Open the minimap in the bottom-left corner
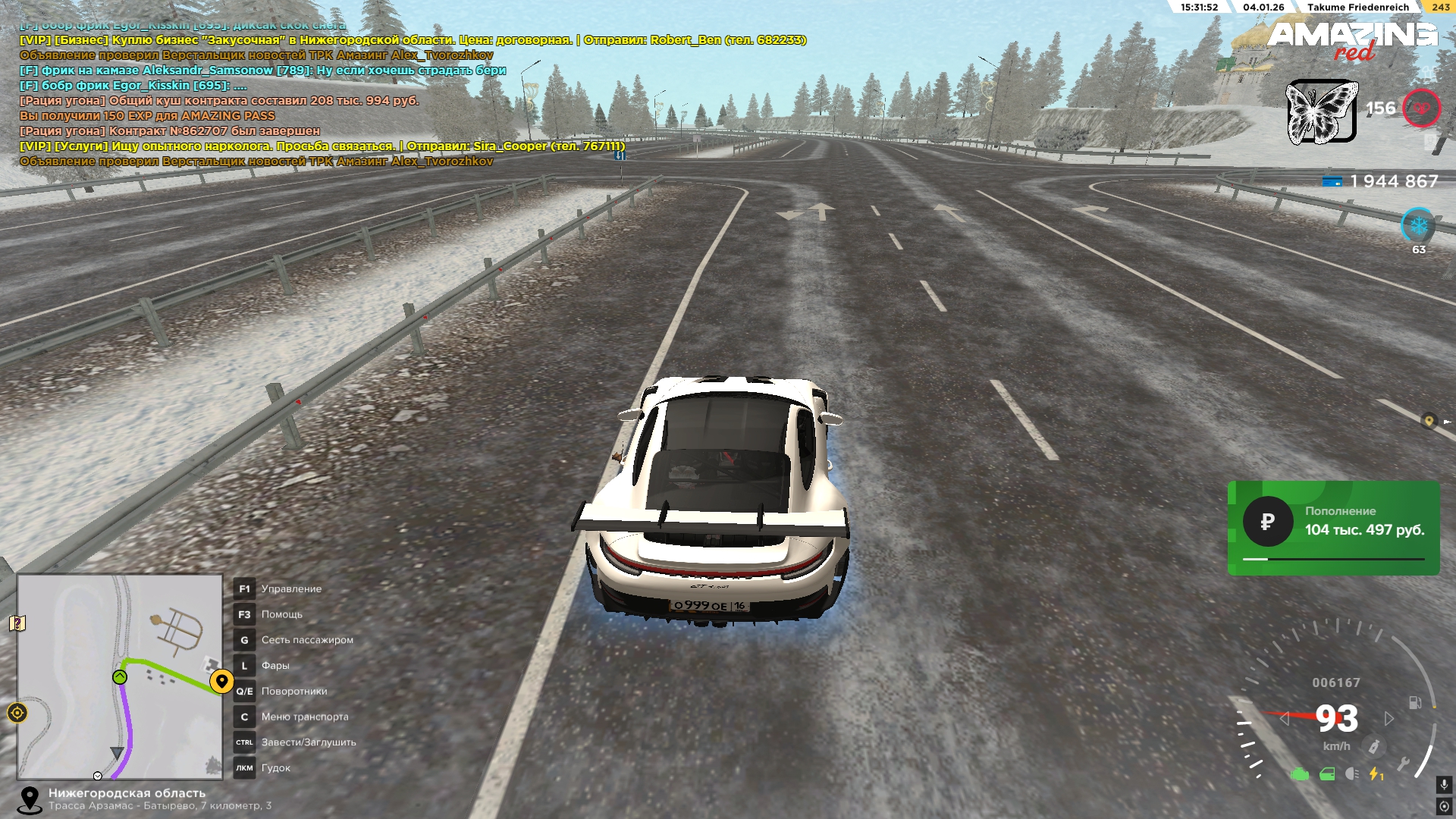This screenshot has width=1456, height=819. click(x=120, y=676)
